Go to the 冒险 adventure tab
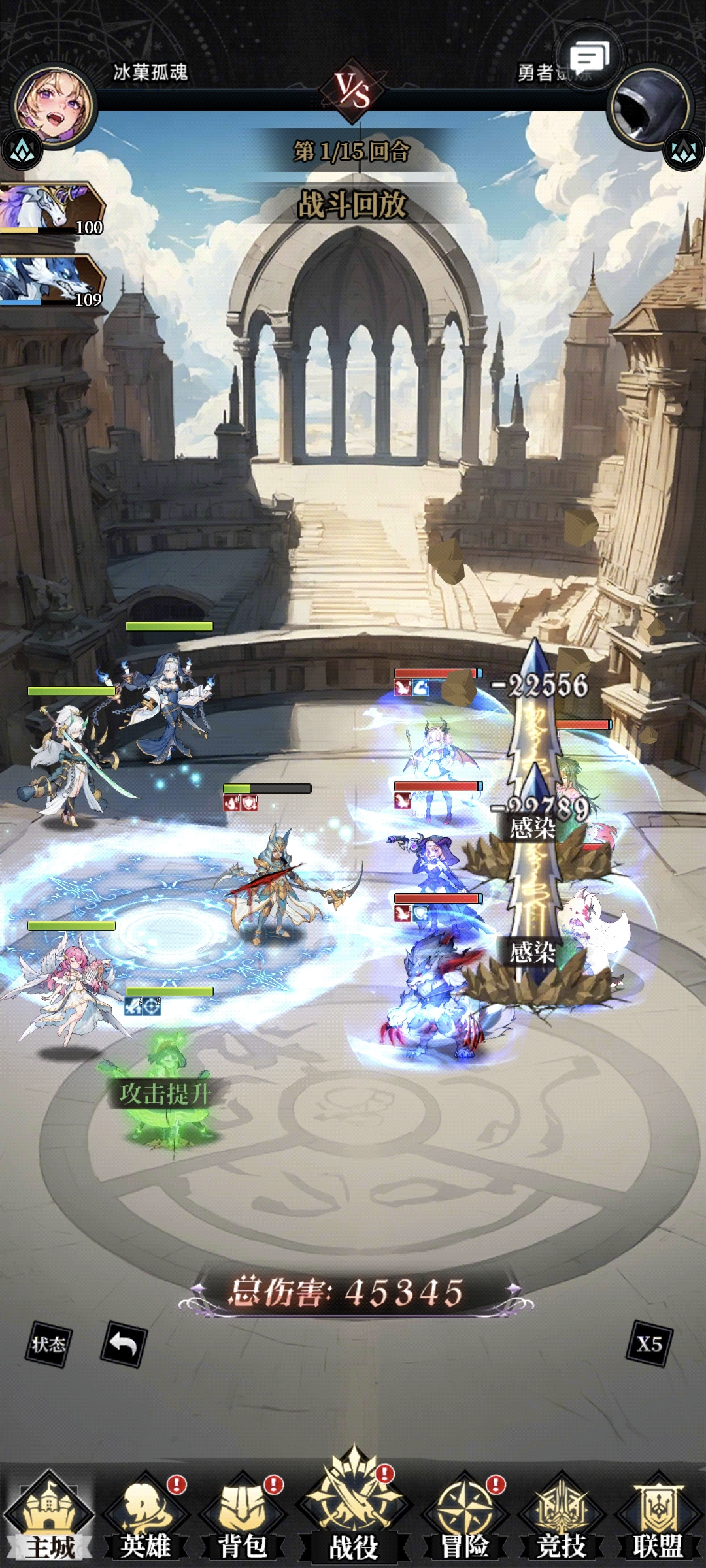Image resolution: width=706 pixels, height=1568 pixels. coord(464,1516)
